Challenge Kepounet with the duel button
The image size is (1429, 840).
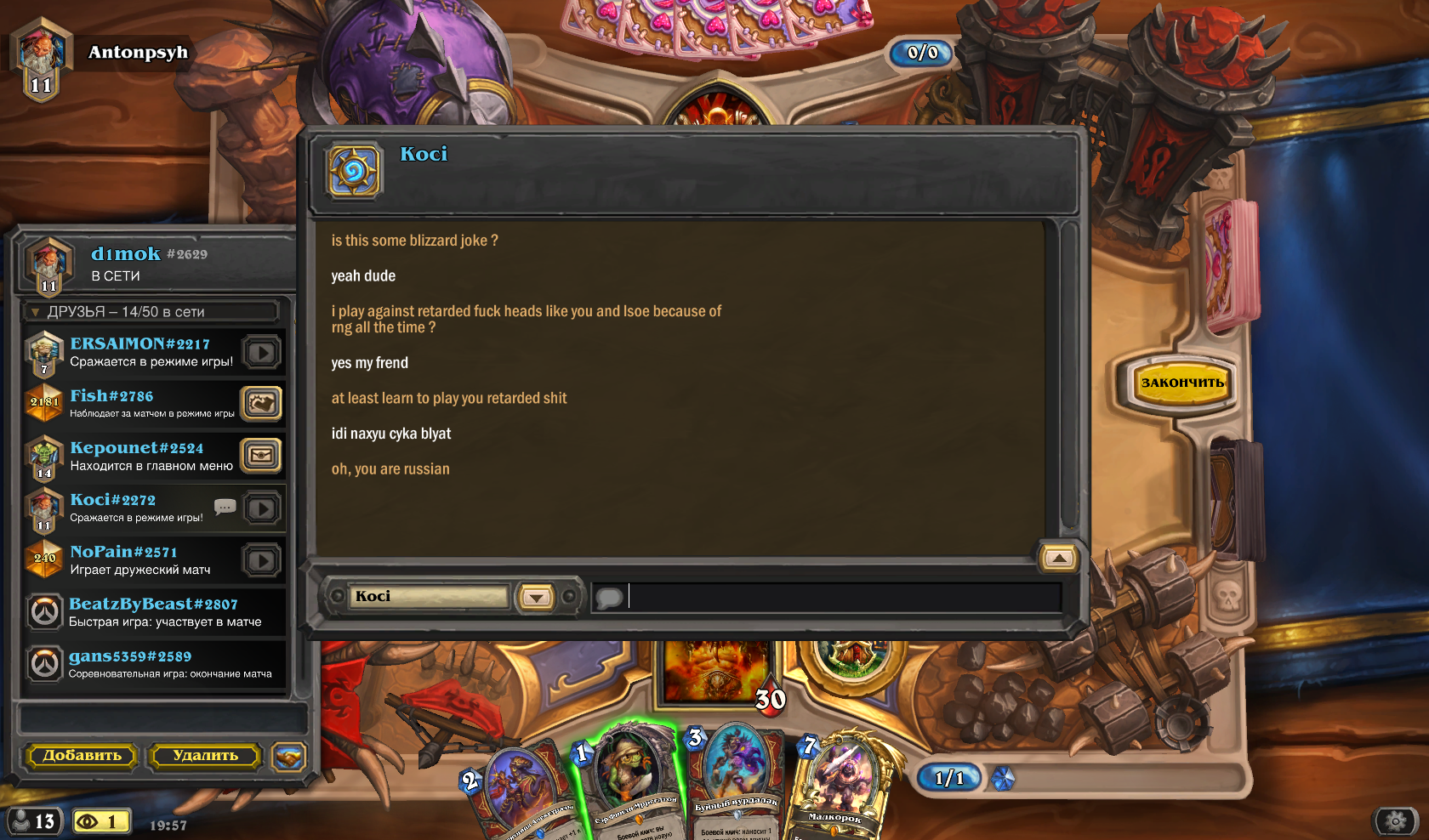261,456
